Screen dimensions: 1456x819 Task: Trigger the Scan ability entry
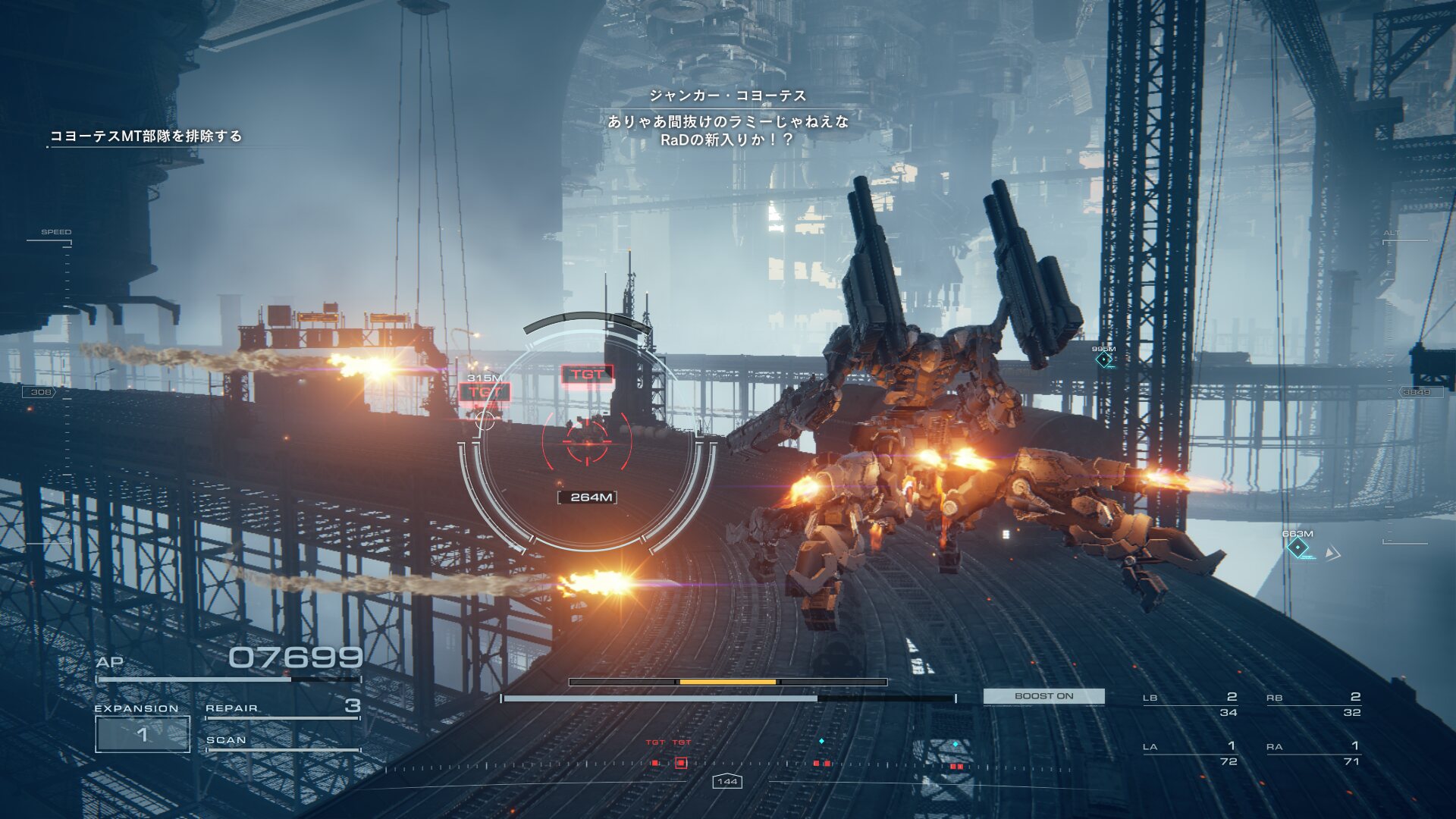point(282,741)
